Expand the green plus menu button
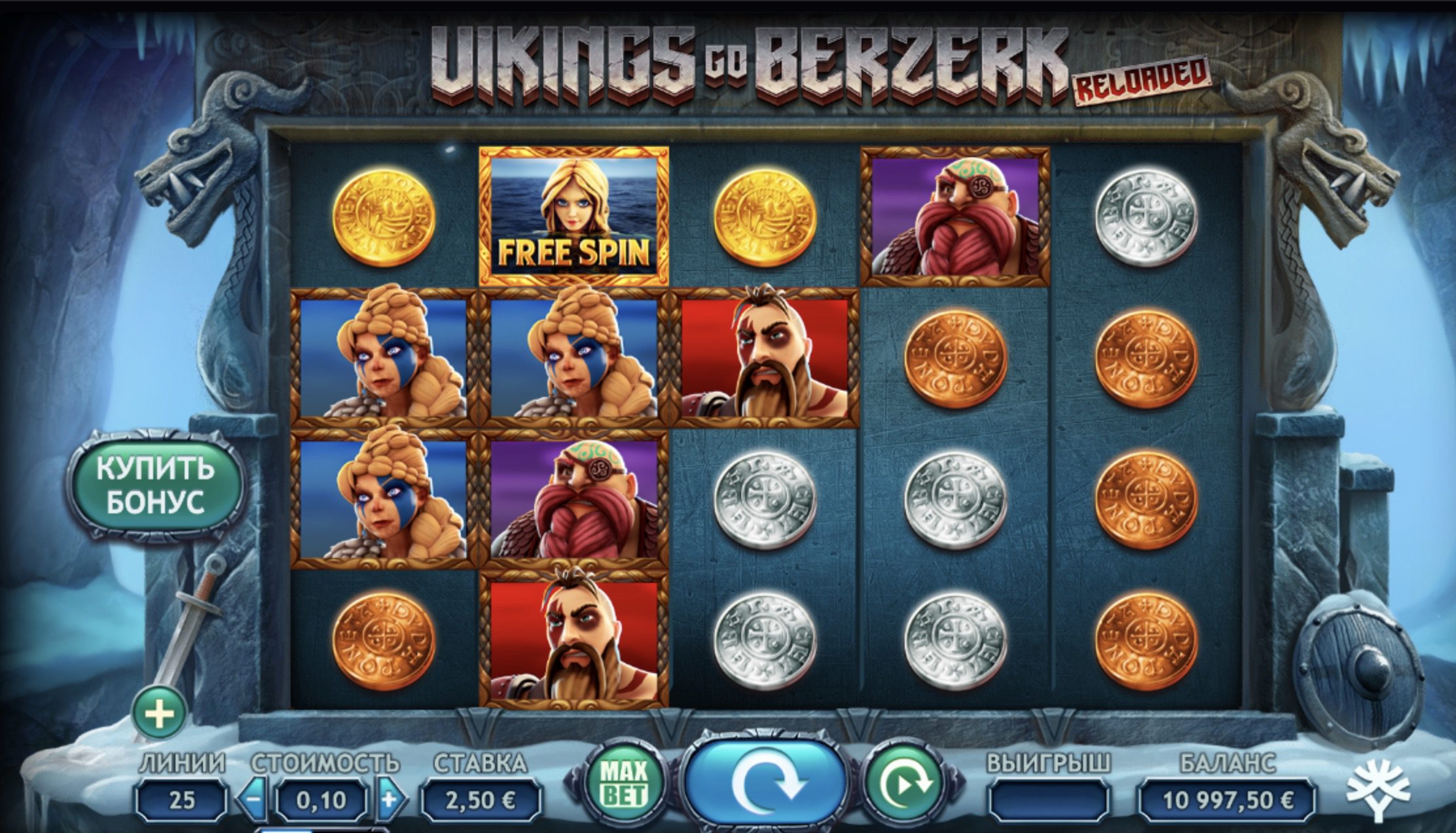 click(160, 713)
